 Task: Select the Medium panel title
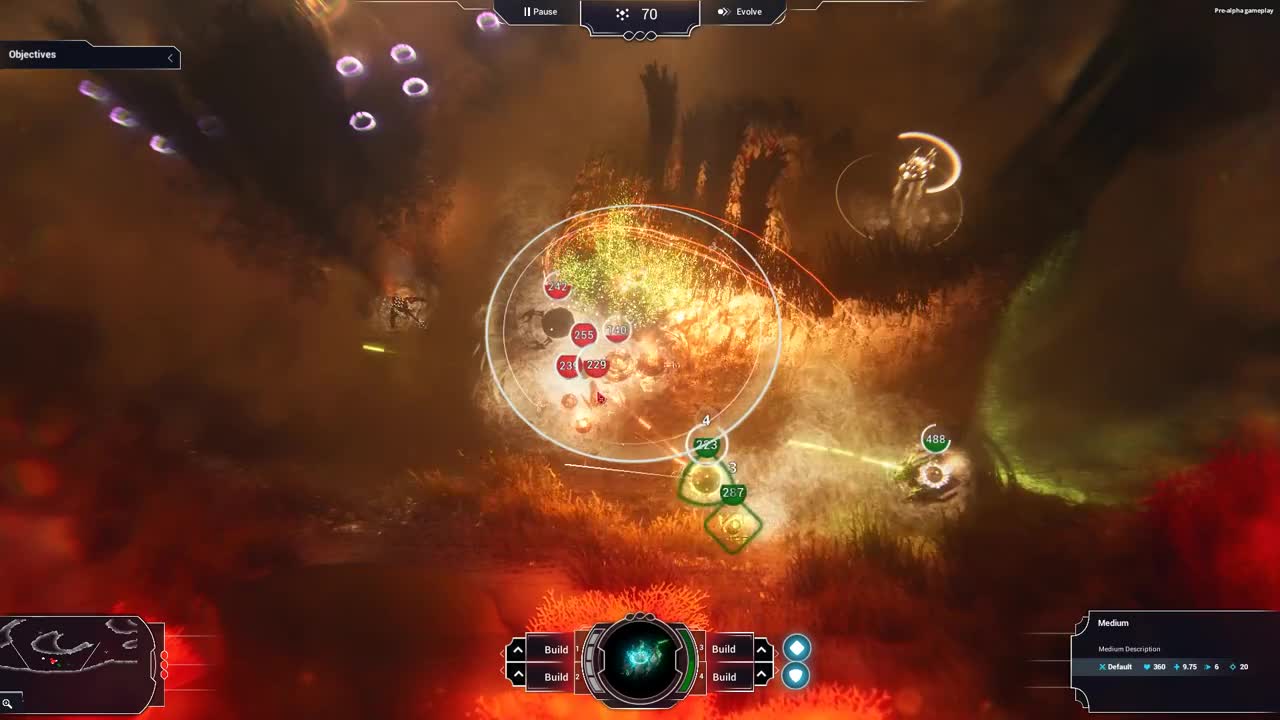(x=1112, y=623)
